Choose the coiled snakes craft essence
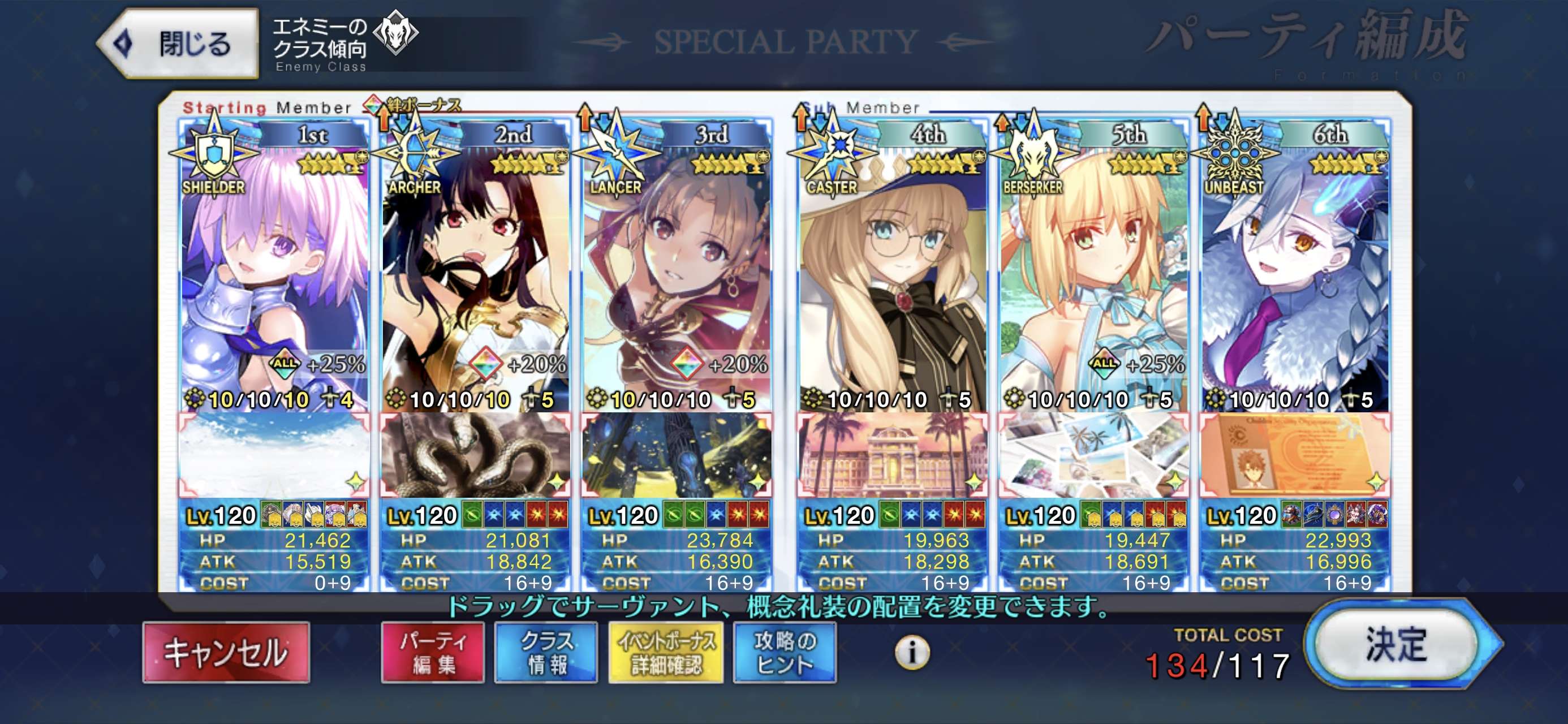Screen dimensions: 1568x724 click(x=475, y=454)
